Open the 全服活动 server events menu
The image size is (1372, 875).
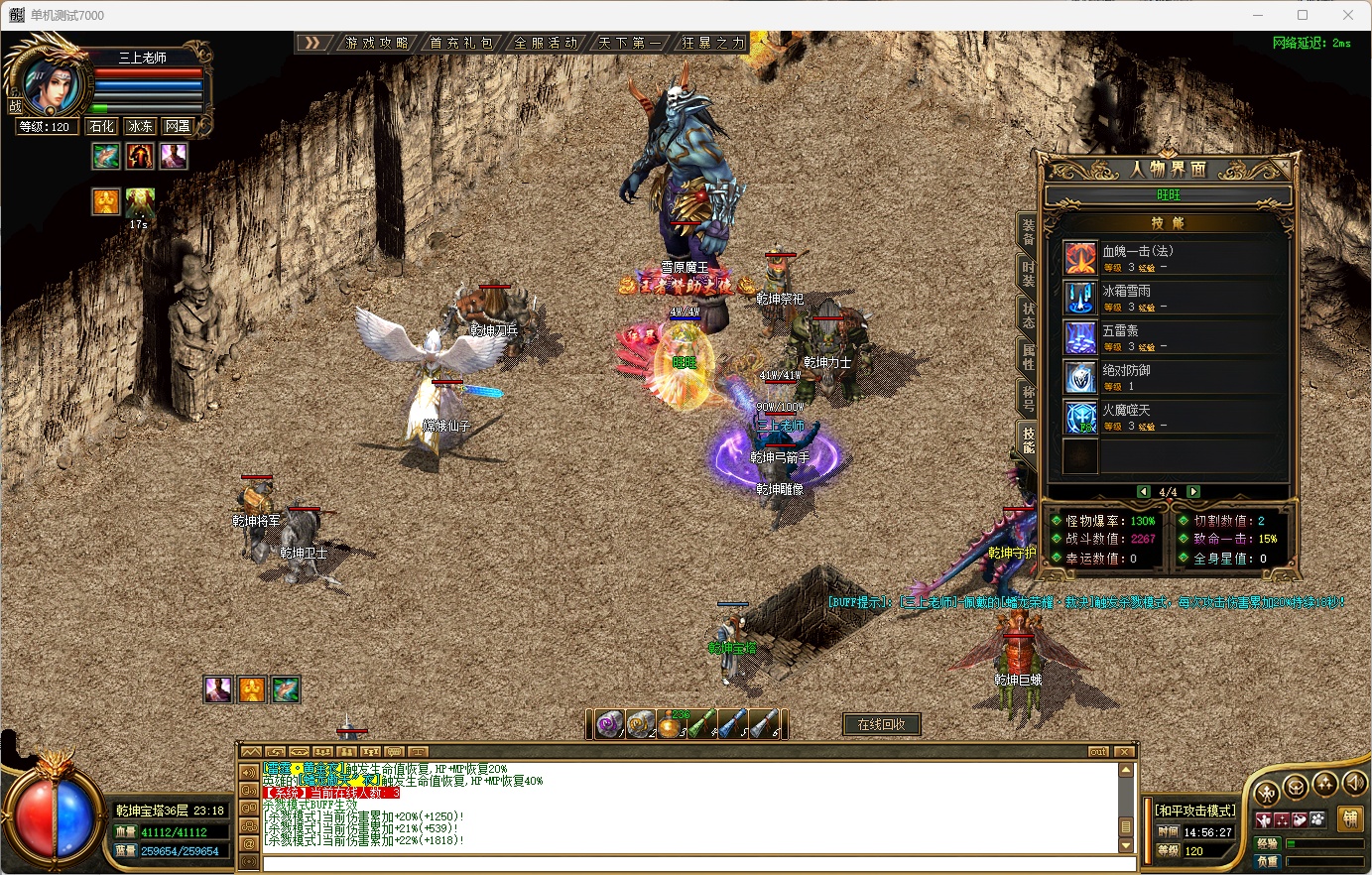[546, 43]
